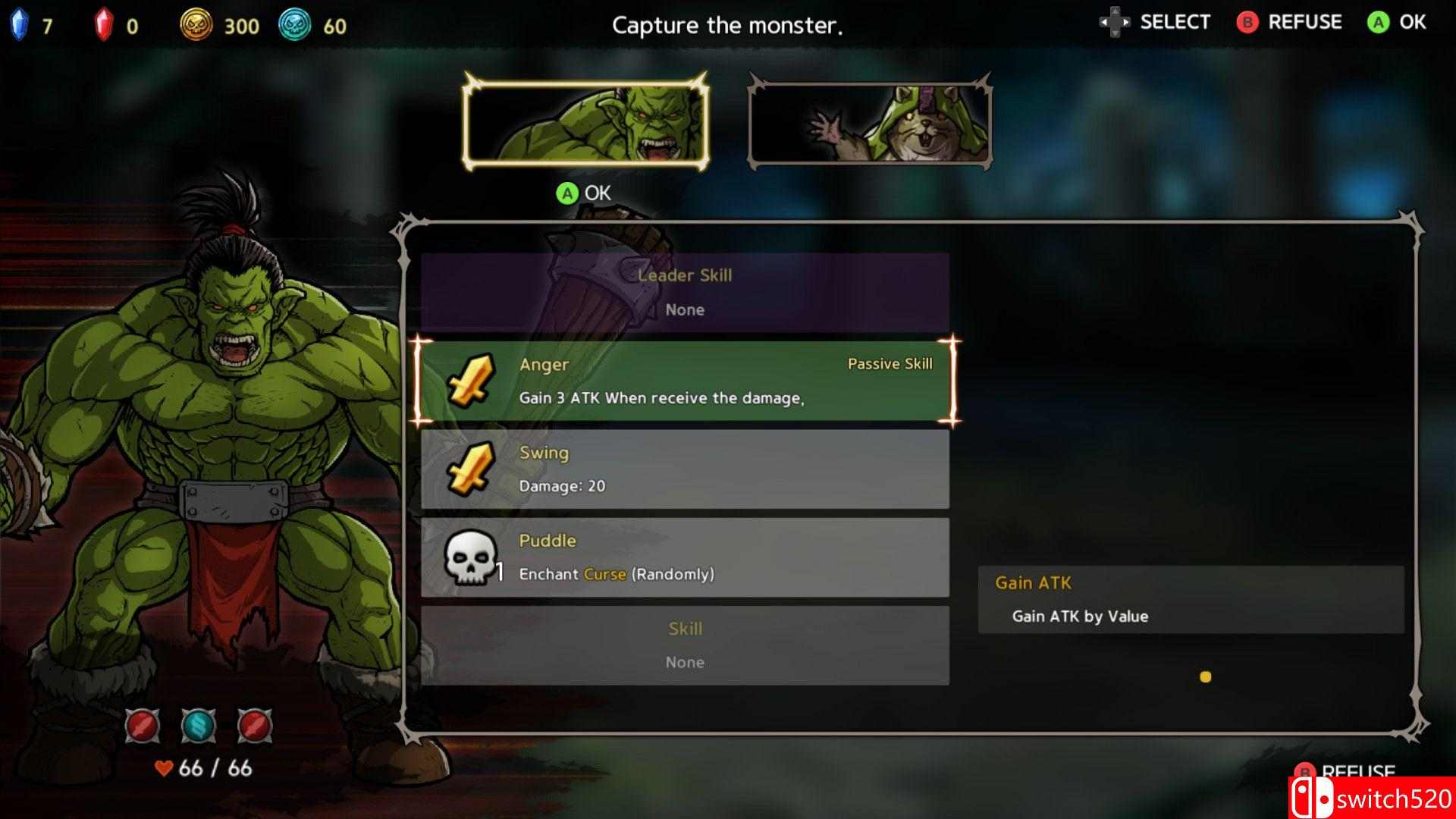The image size is (1456, 819).
Task: Select the green orc monster portrait
Action: 585,121
